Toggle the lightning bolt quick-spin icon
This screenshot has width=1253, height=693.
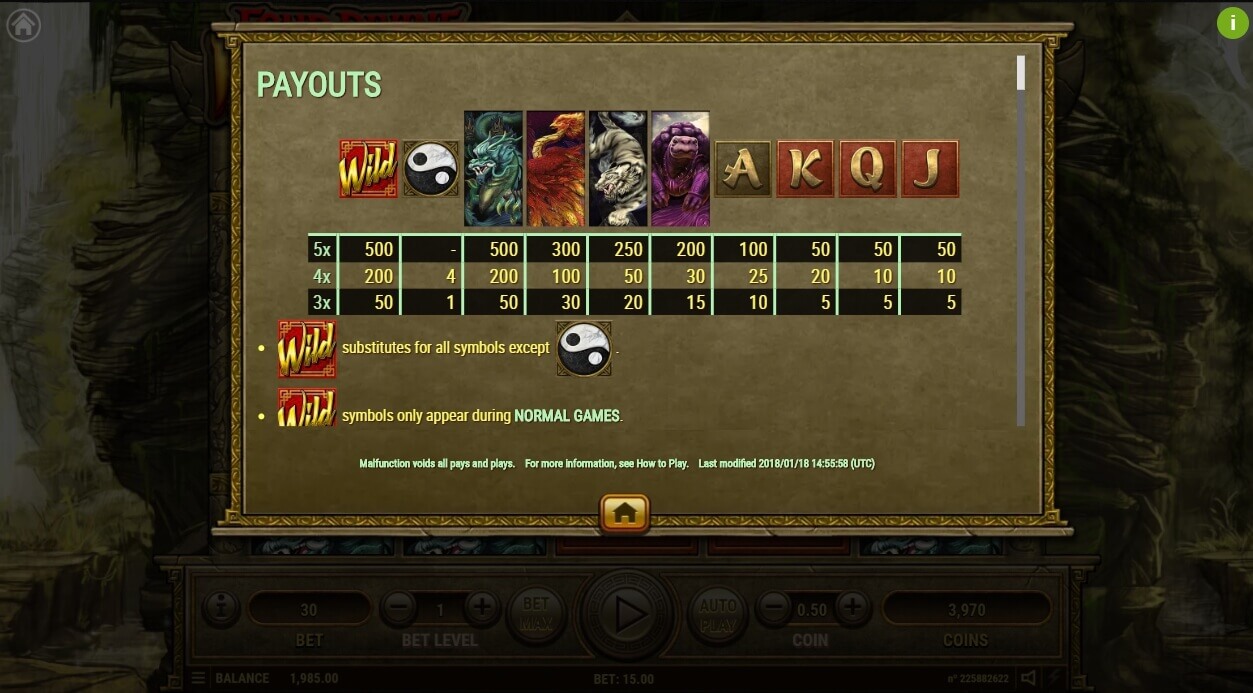click(x=1053, y=678)
